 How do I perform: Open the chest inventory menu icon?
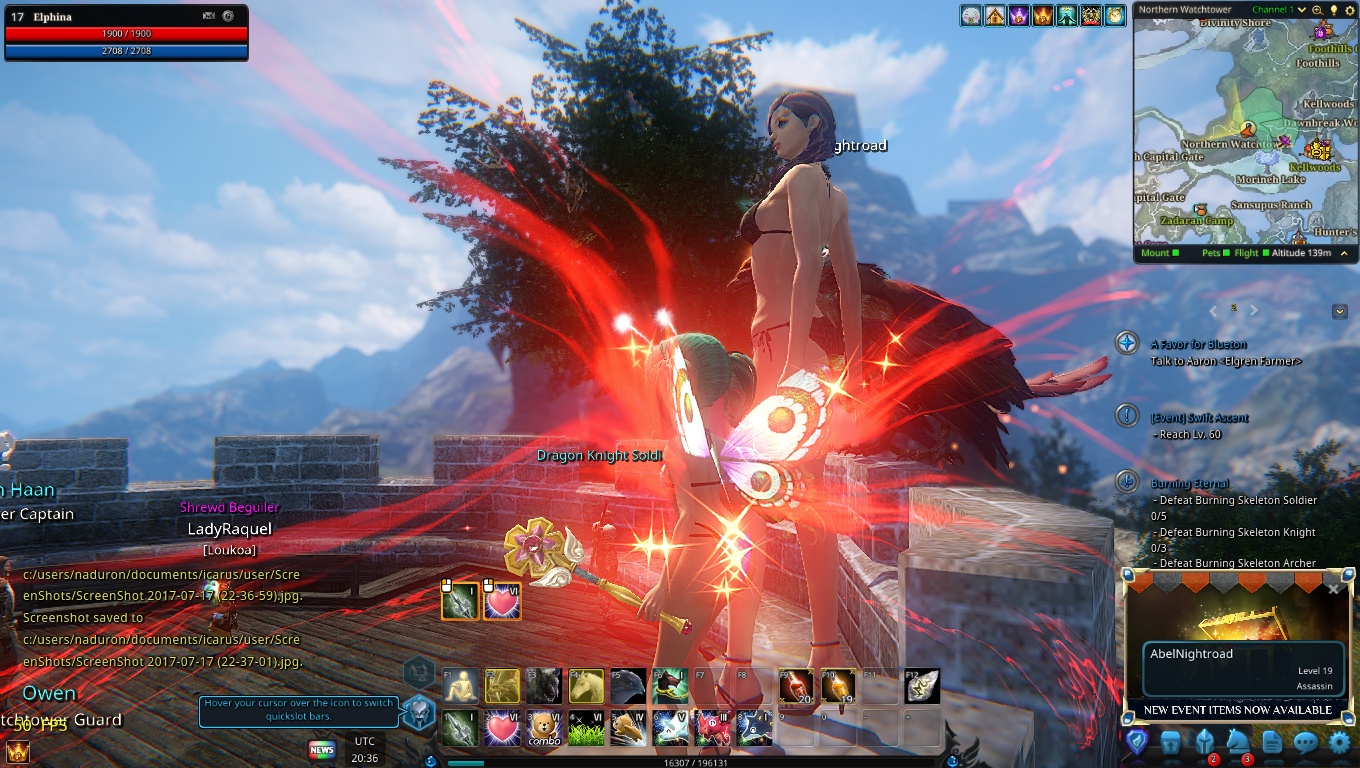coord(1170,743)
